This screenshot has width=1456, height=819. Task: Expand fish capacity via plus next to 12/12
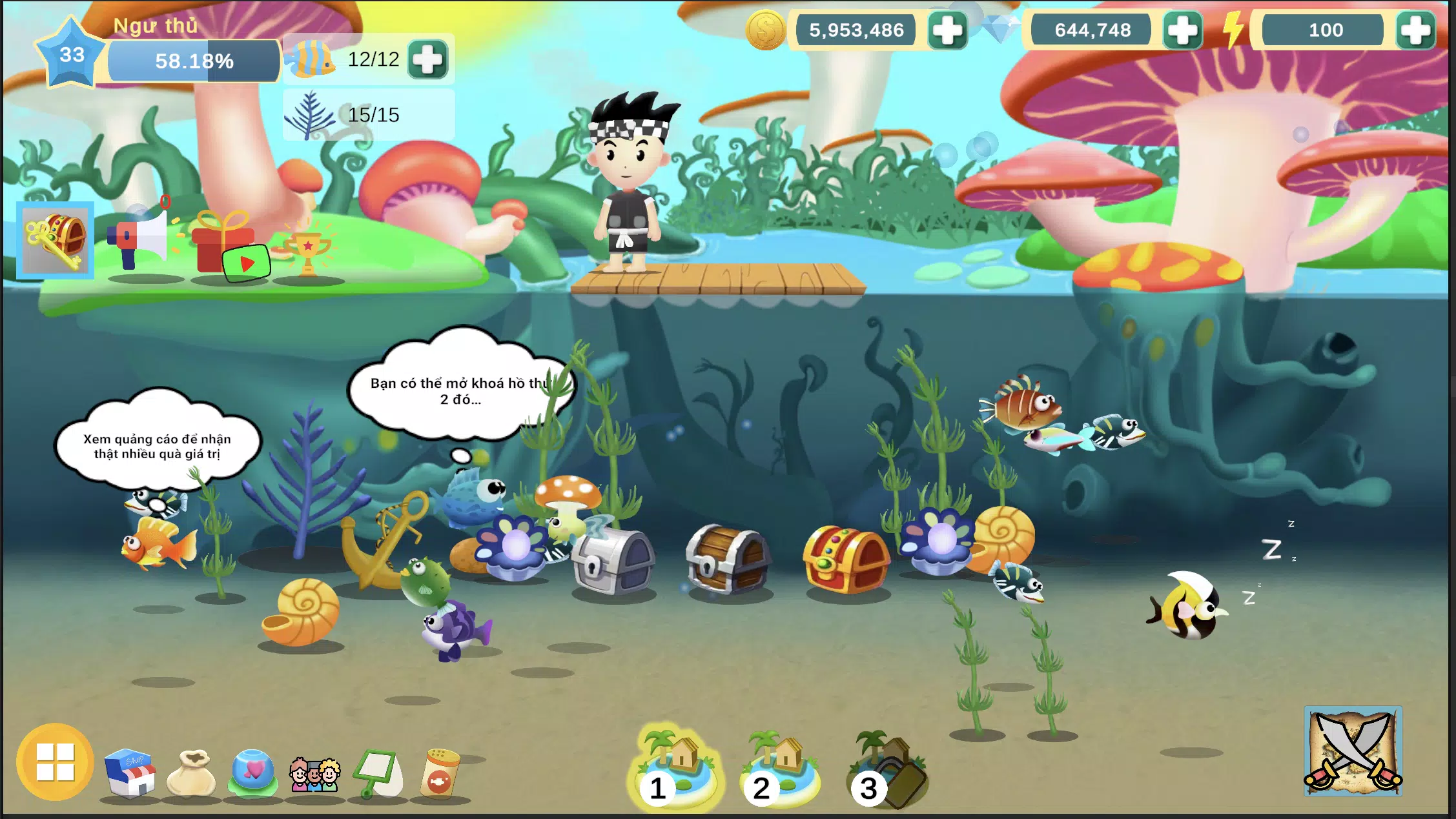428,60
